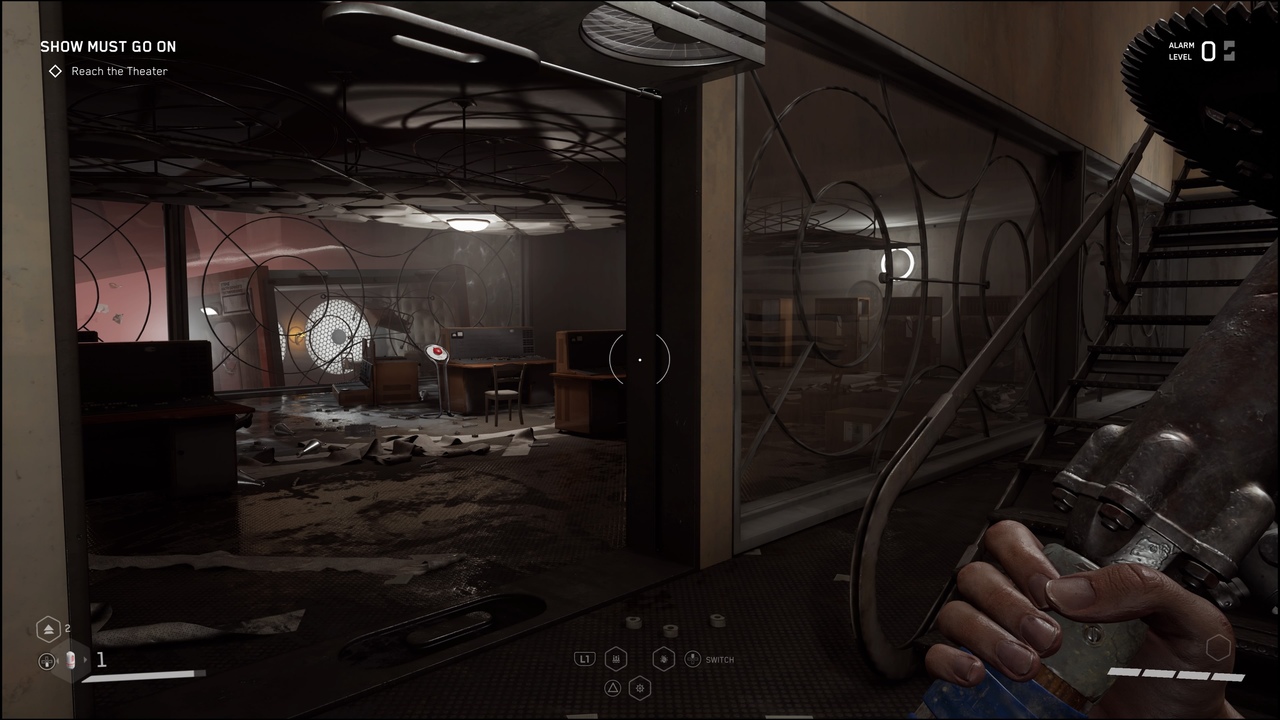Toggle the equipped cartridge thumbnail highlight

coord(70,660)
